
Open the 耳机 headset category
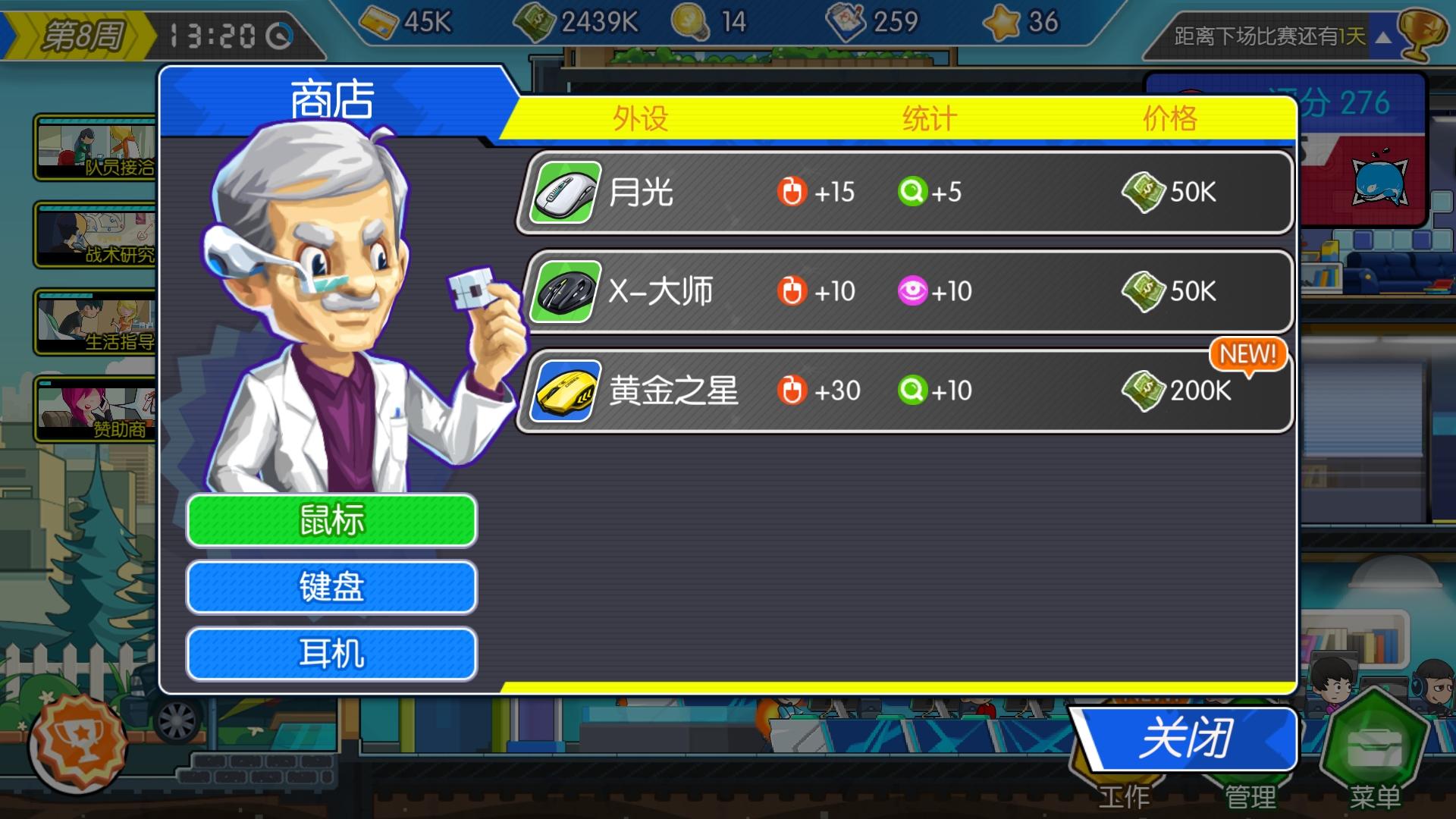tap(331, 654)
